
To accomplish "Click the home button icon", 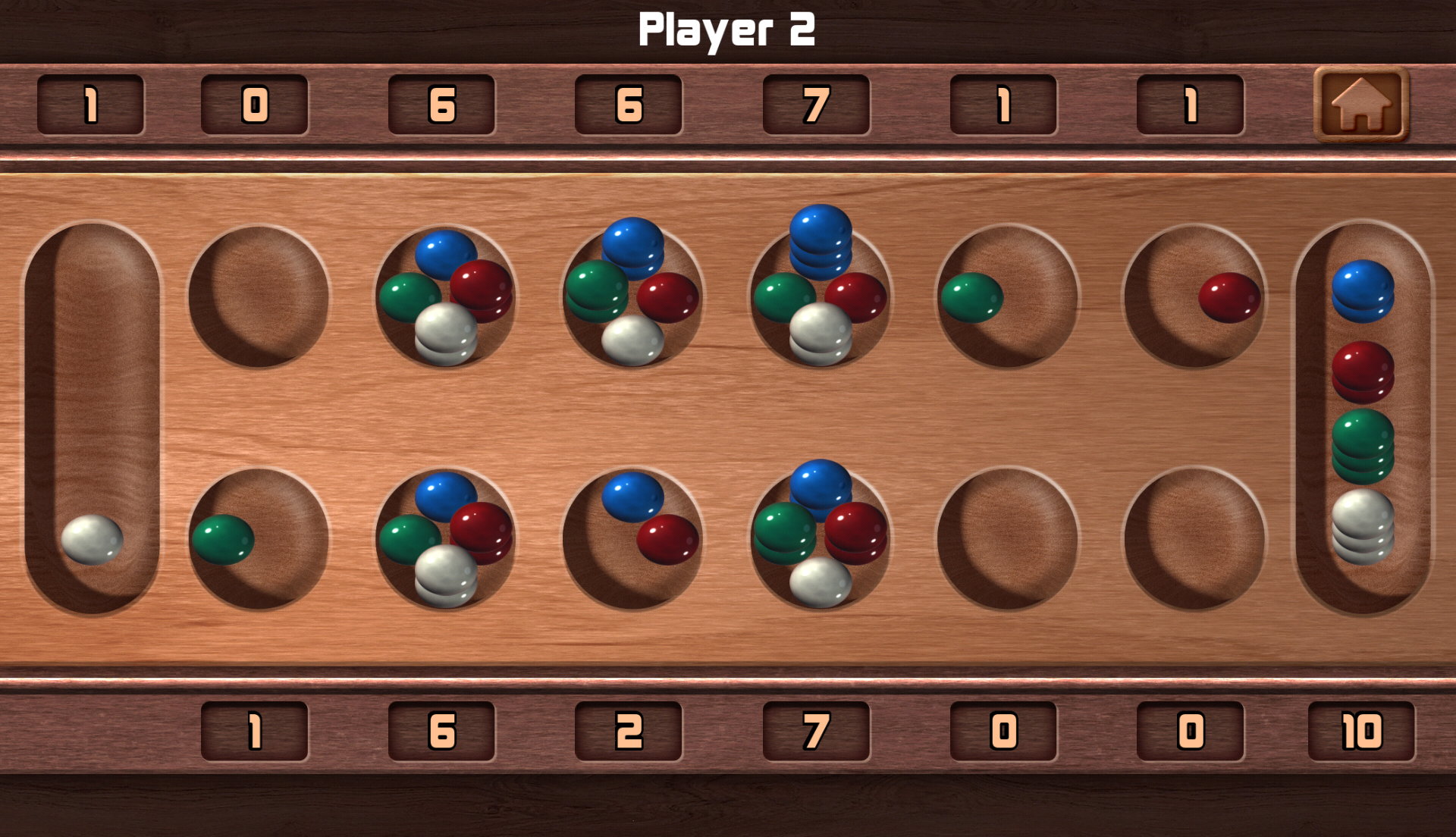I will coord(1360,106).
